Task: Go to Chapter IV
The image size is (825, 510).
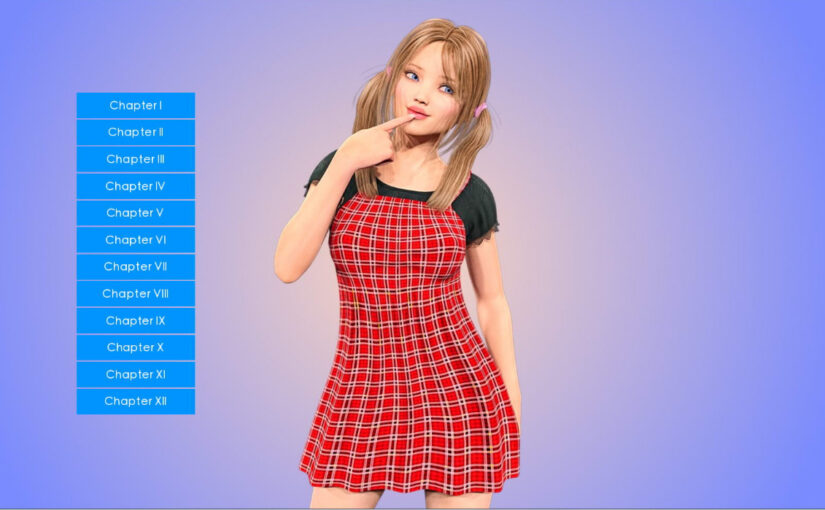Action: pos(135,186)
